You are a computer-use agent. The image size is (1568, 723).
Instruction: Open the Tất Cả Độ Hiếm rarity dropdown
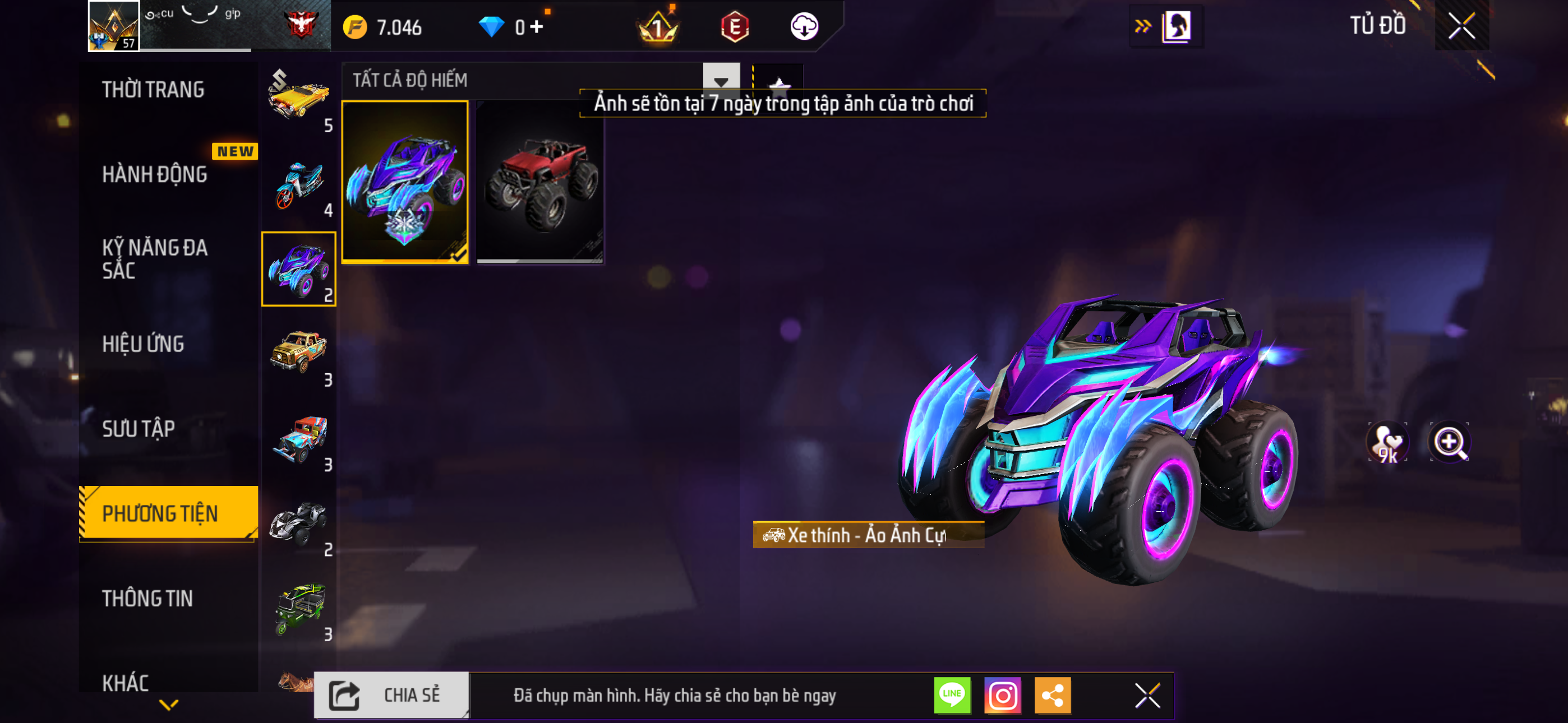pyautogui.click(x=721, y=80)
